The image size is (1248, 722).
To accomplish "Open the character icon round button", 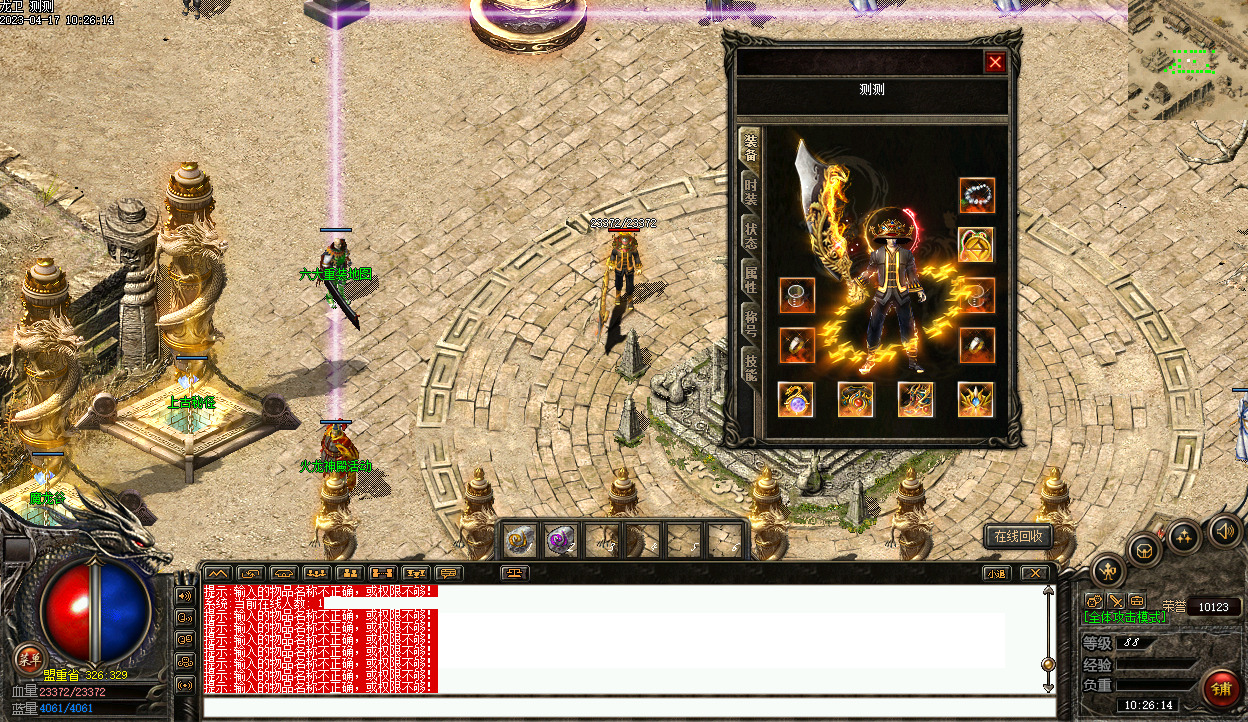I will point(1108,571).
